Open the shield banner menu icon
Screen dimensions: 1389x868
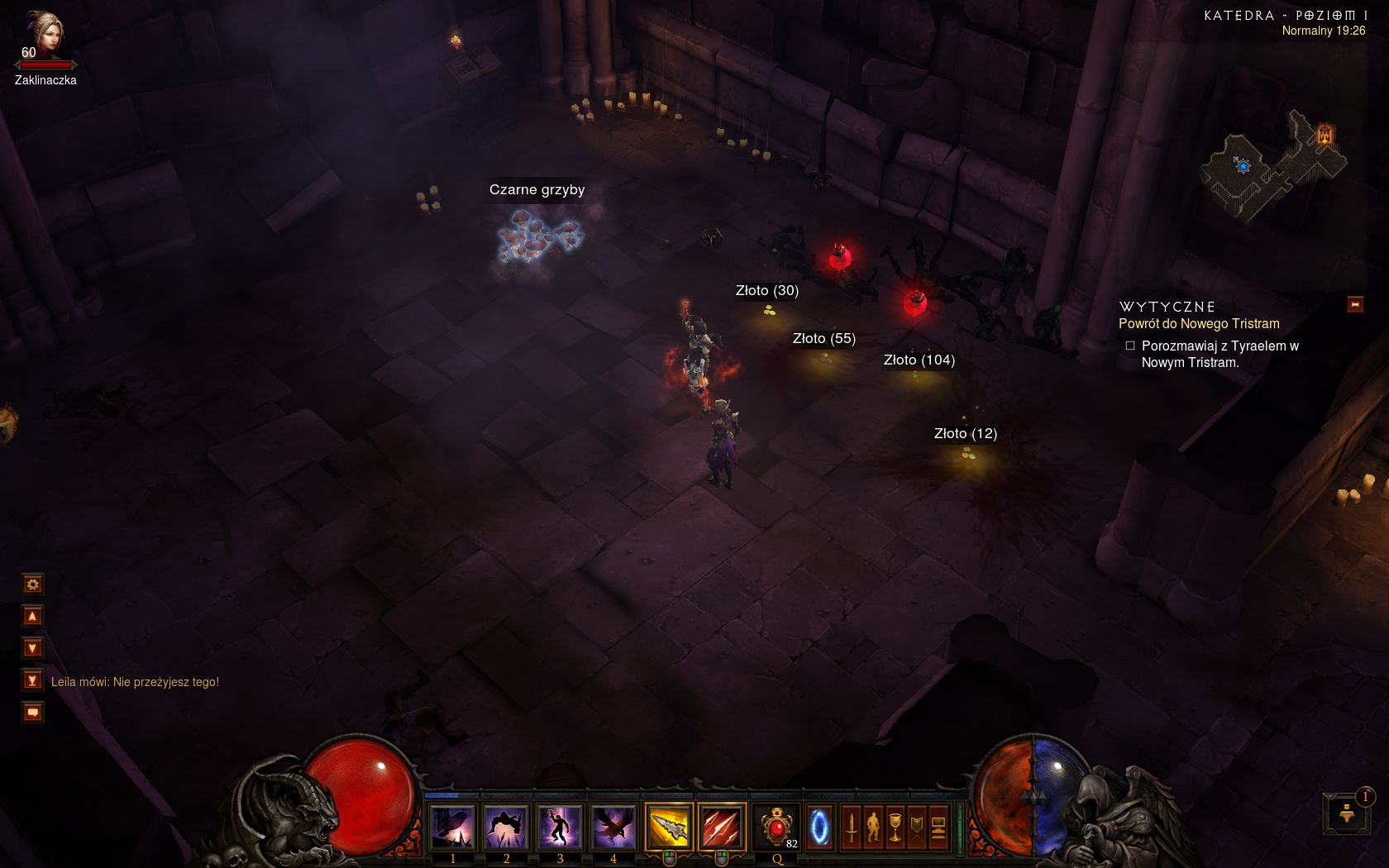tap(916, 827)
